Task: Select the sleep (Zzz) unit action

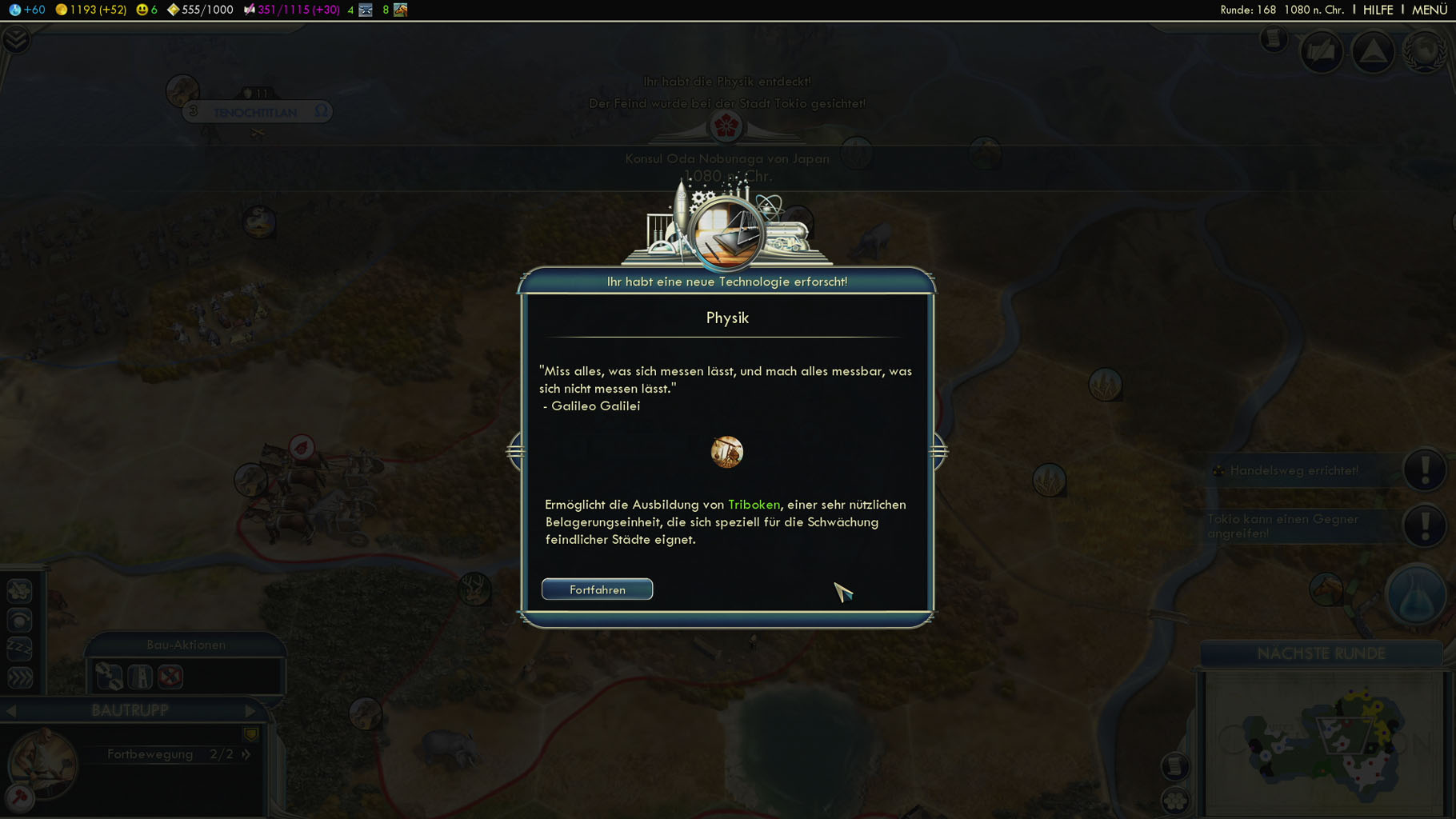Action: pos(19,649)
